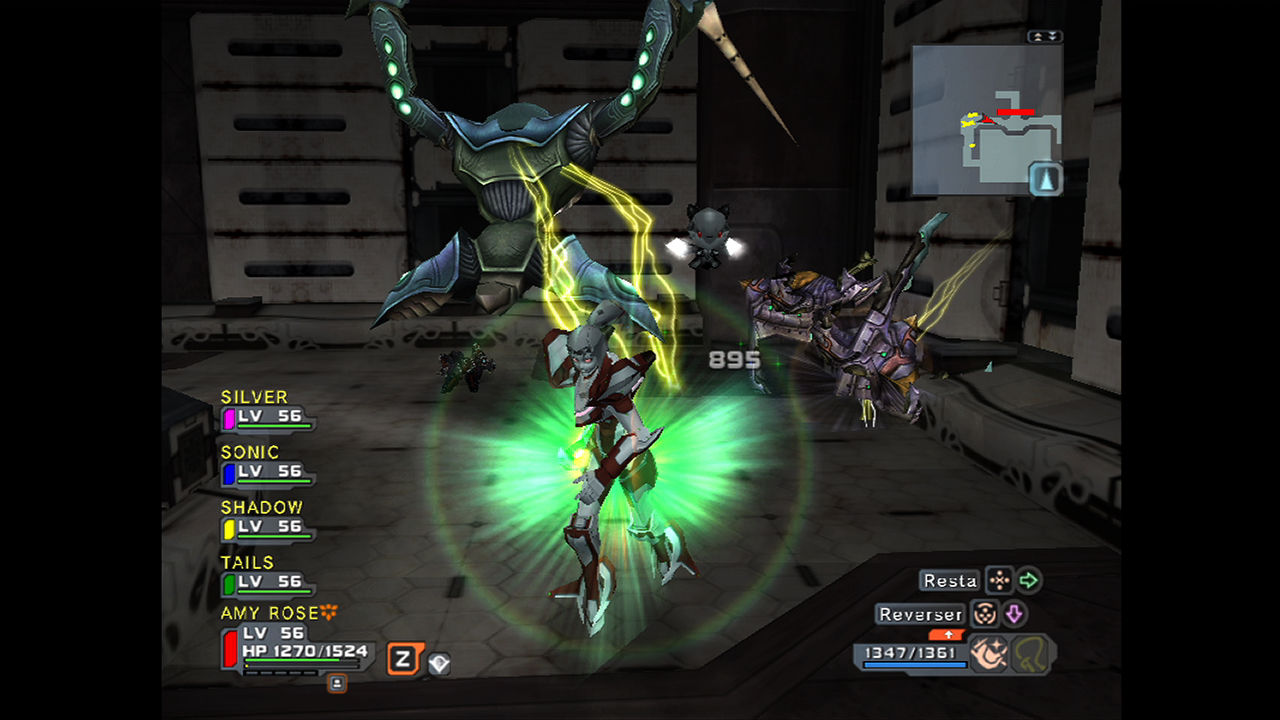The image size is (1280, 720).
Task: Click the purple down-arrow palette icon
Action: click(1014, 614)
